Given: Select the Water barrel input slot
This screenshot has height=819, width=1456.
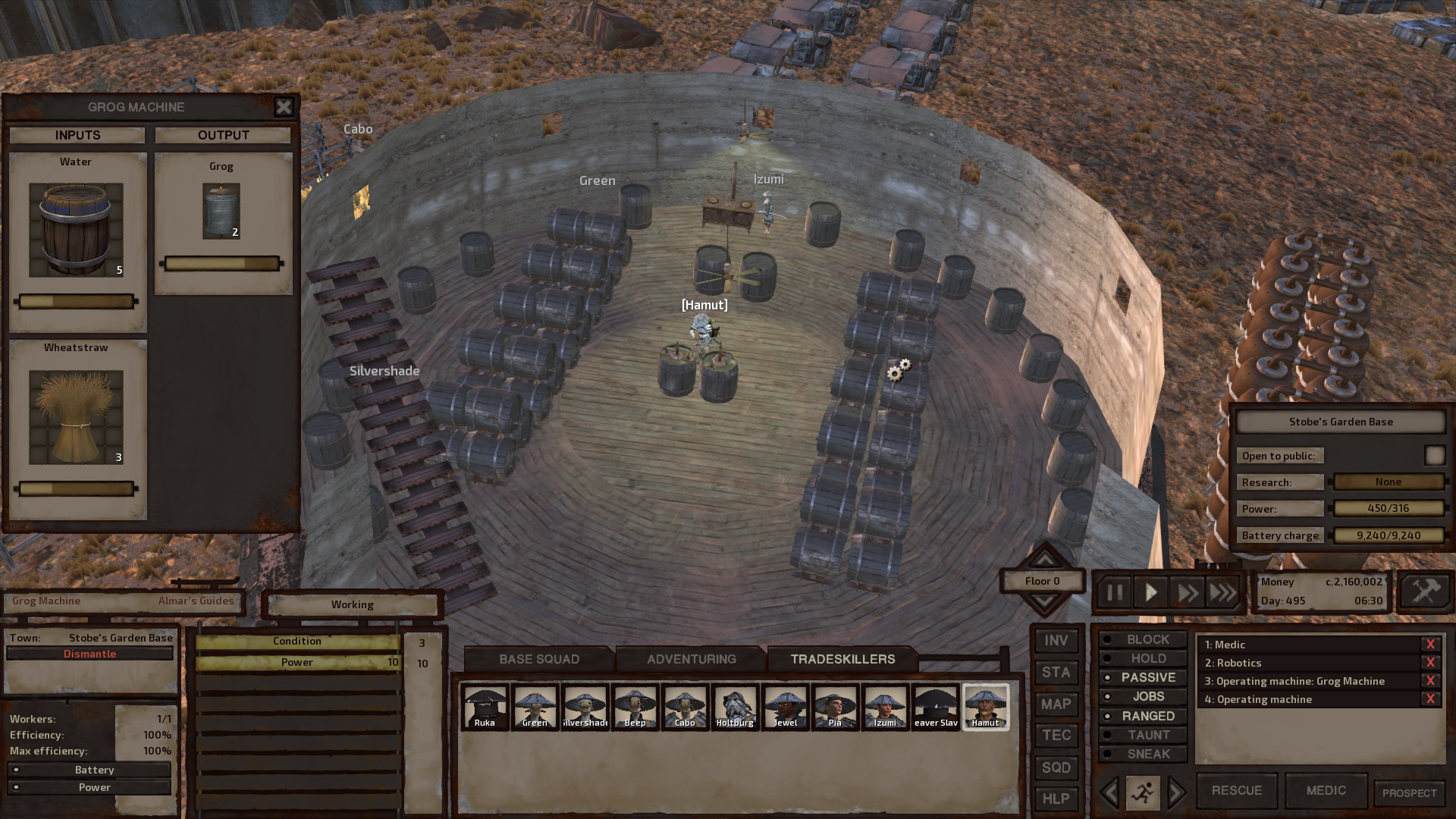Looking at the screenshot, I should coord(76,230).
